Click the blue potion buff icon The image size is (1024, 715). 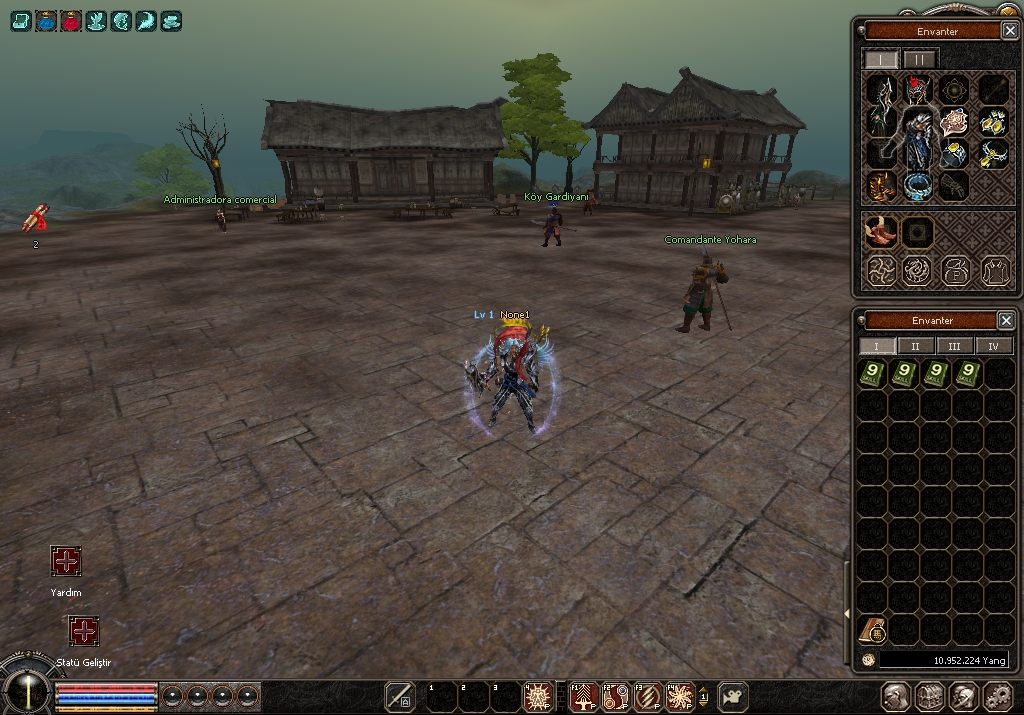tap(46, 20)
